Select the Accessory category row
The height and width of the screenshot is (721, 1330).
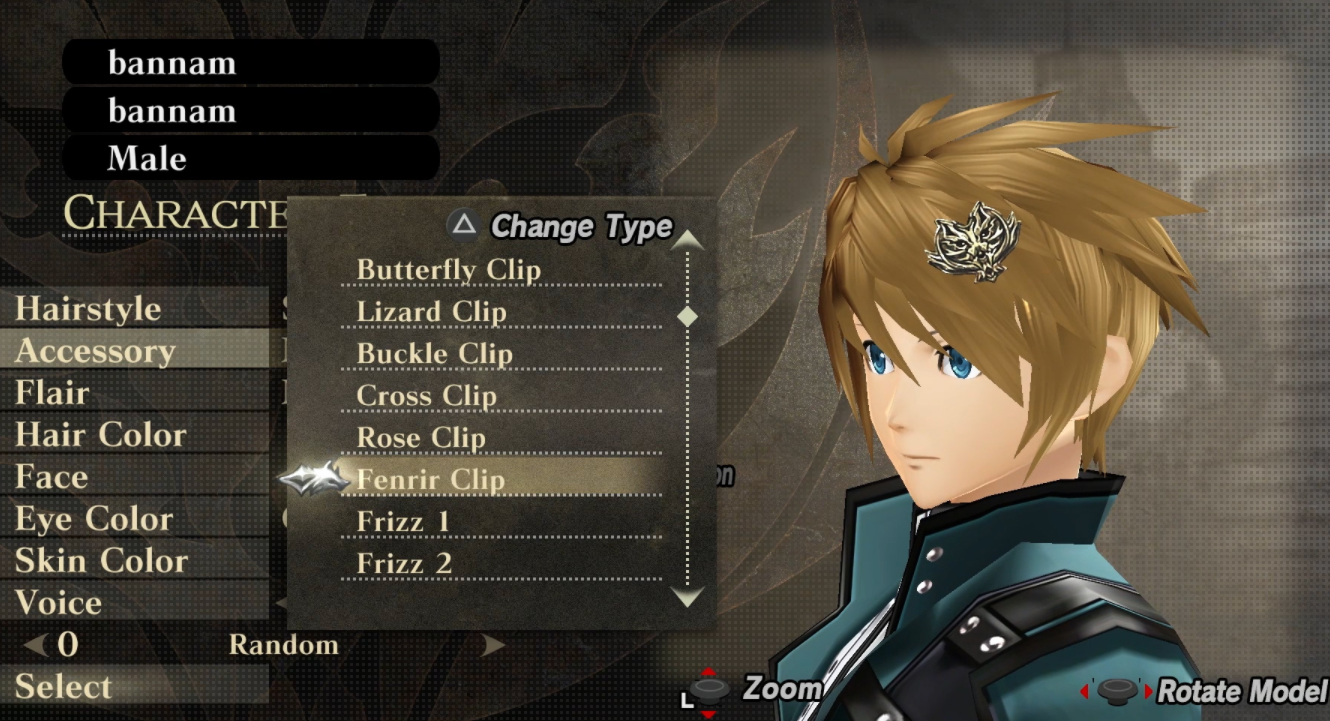[95, 351]
